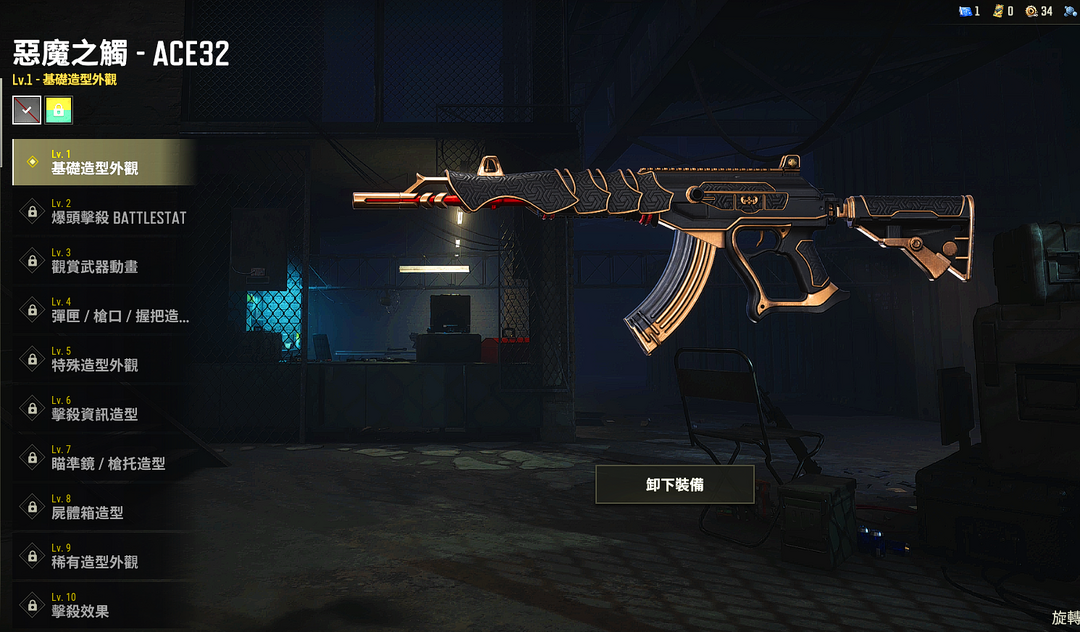The image size is (1080, 632).
Task: Click the orange coin currency icon
Action: [1031, 11]
